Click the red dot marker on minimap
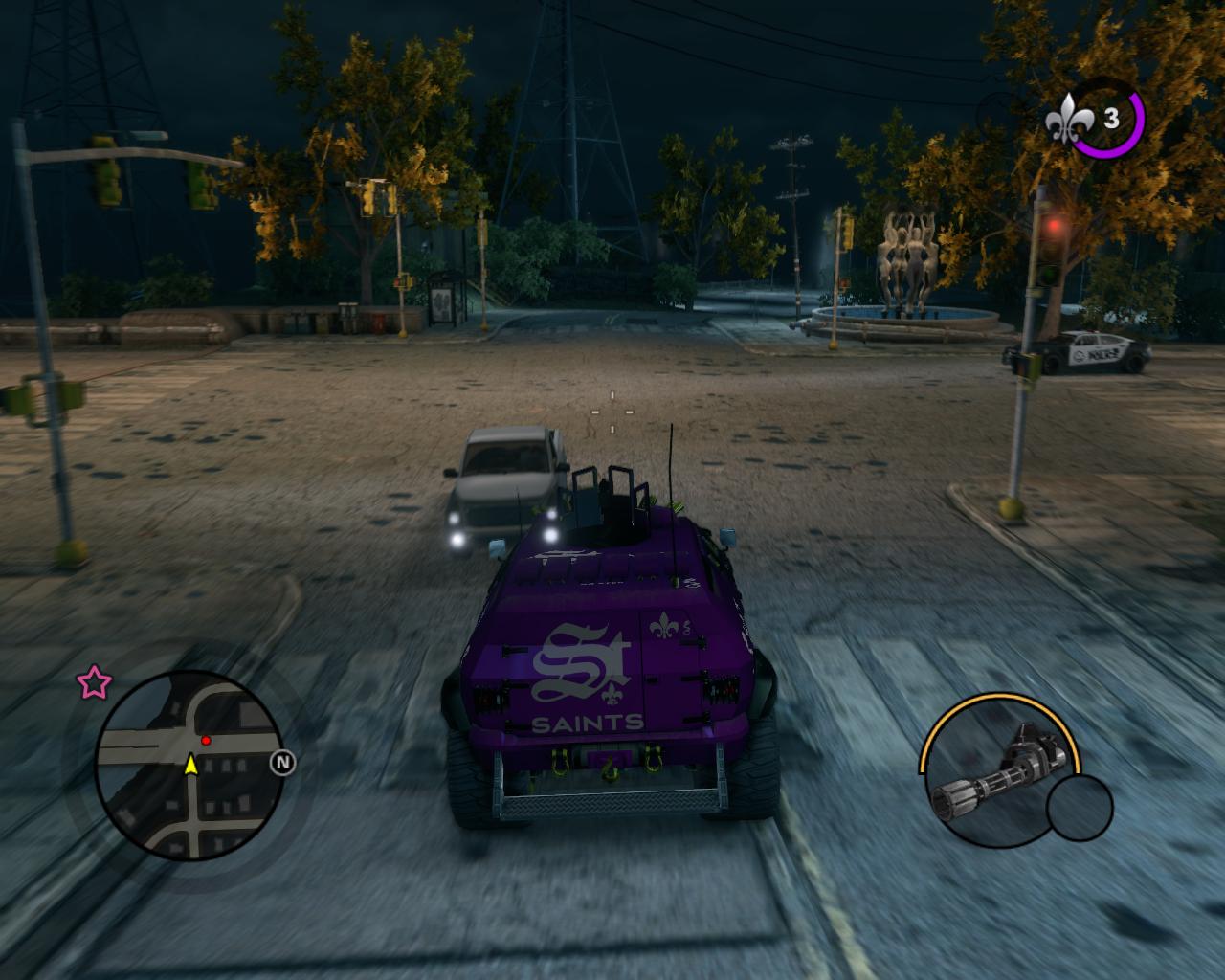The width and height of the screenshot is (1225, 980). [x=206, y=741]
